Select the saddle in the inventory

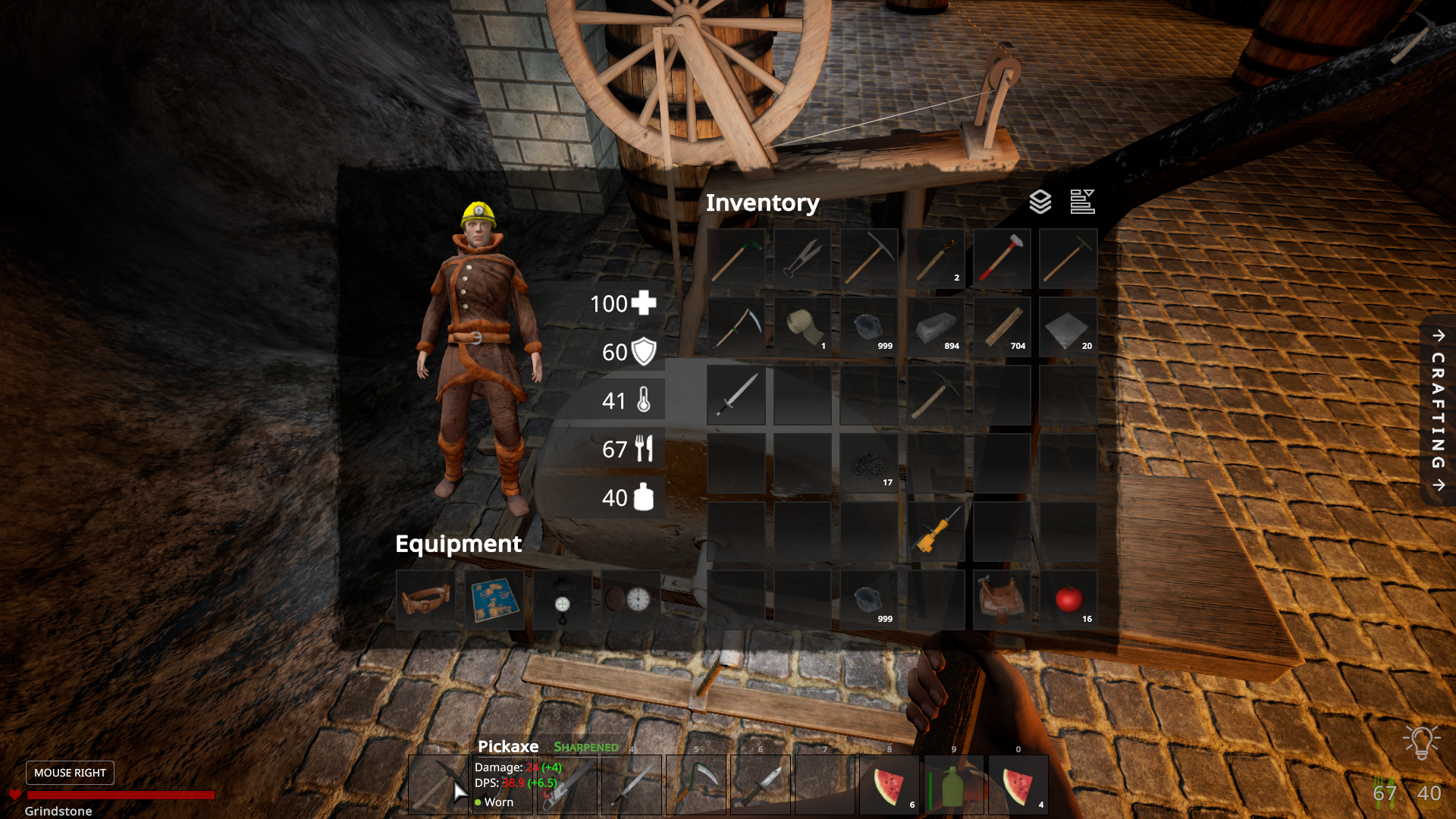tap(1002, 600)
